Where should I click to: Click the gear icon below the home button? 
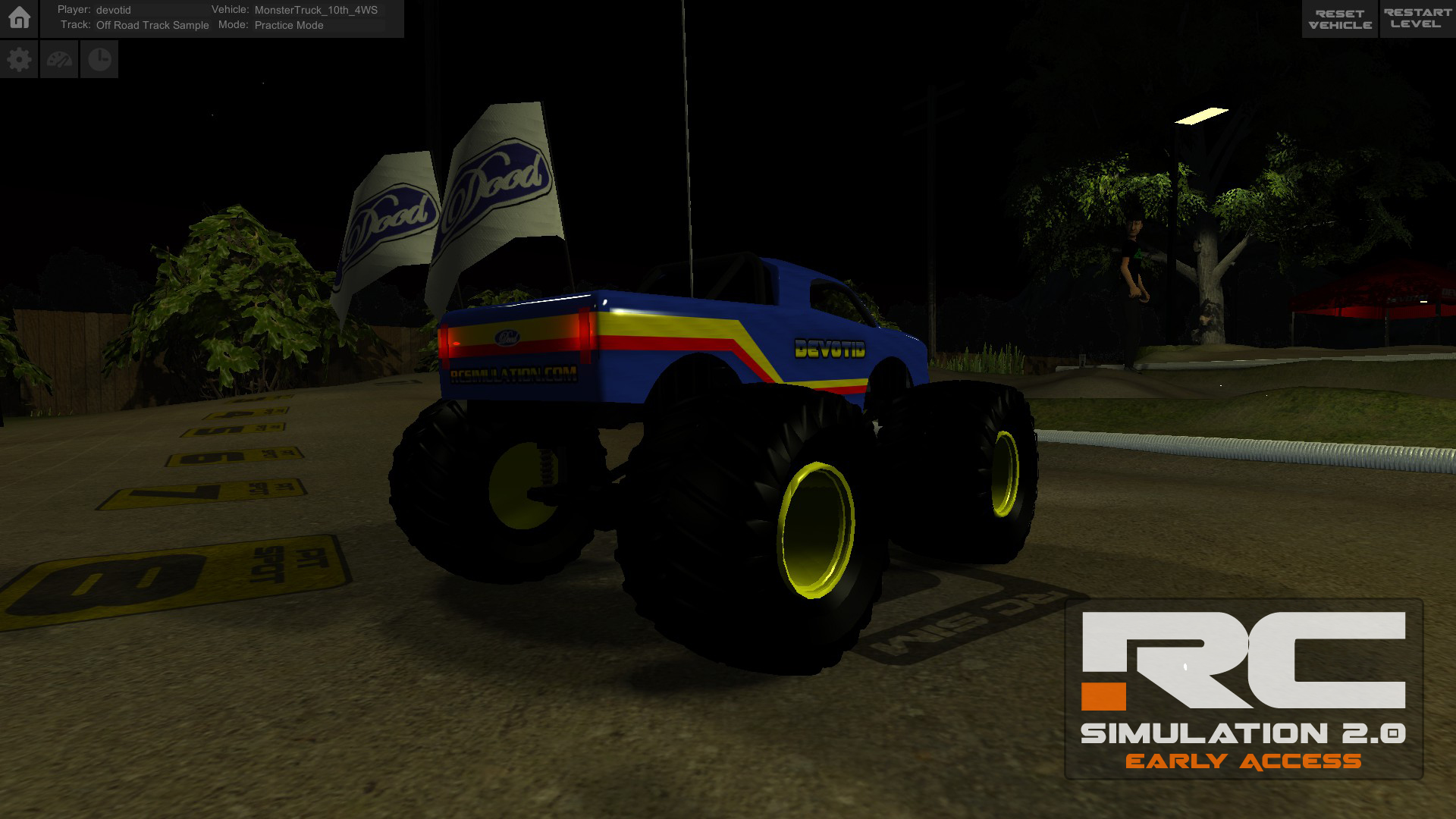19,58
